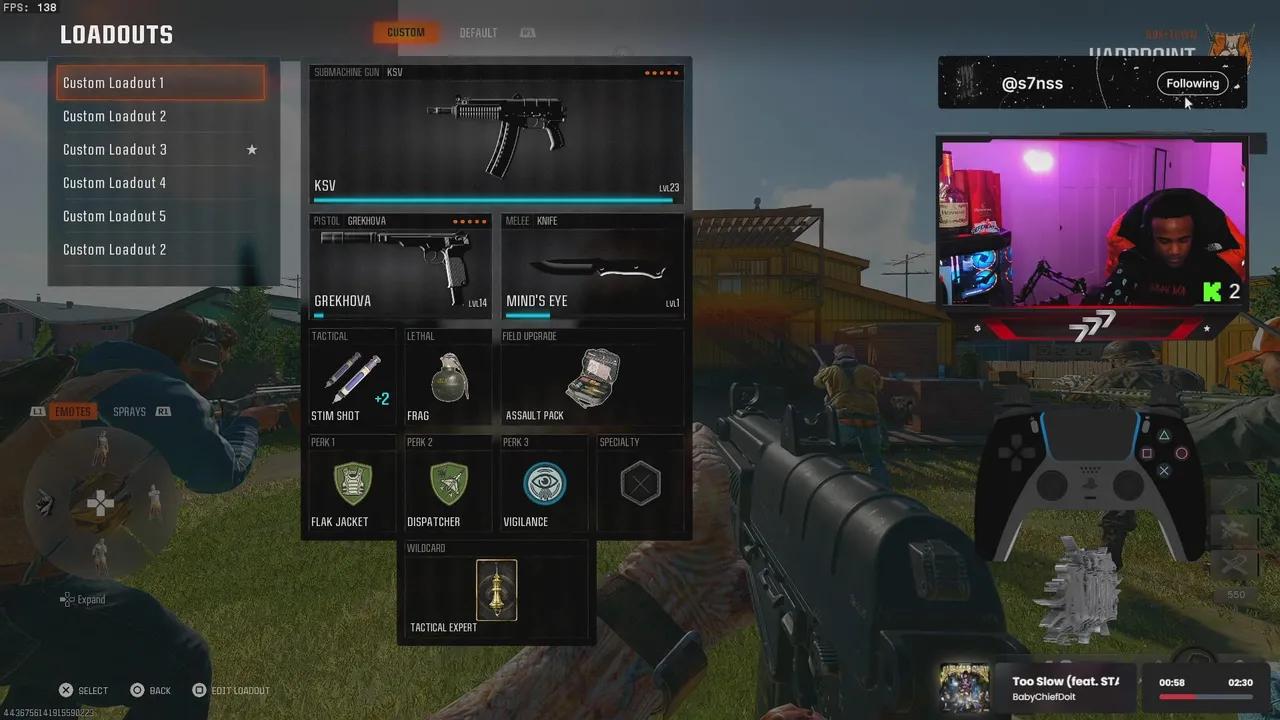Image resolution: width=1280 pixels, height=720 pixels.
Task: Open the Vigilance perk slot
Action: (543, 484)
